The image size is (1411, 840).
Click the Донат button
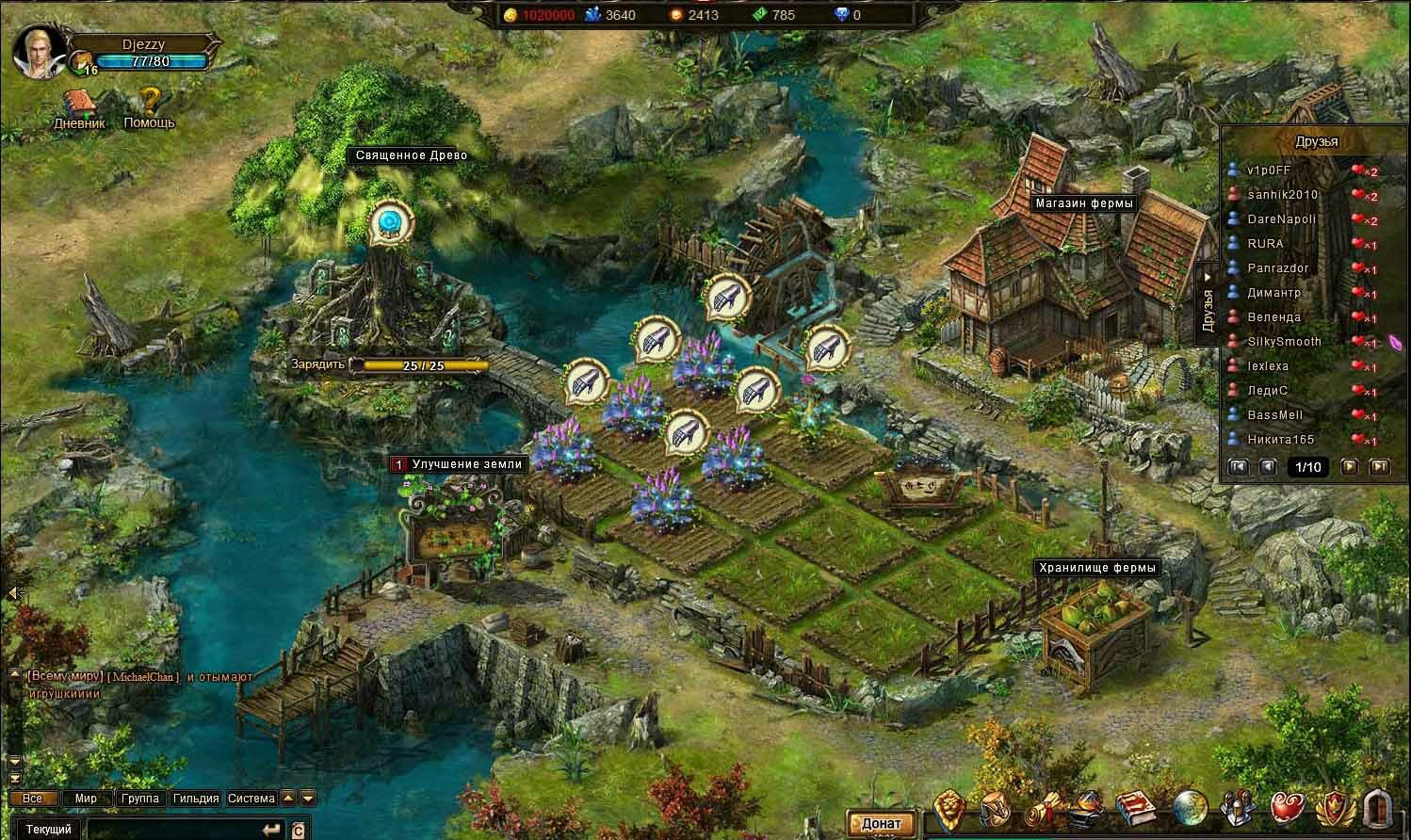point(881,823)
